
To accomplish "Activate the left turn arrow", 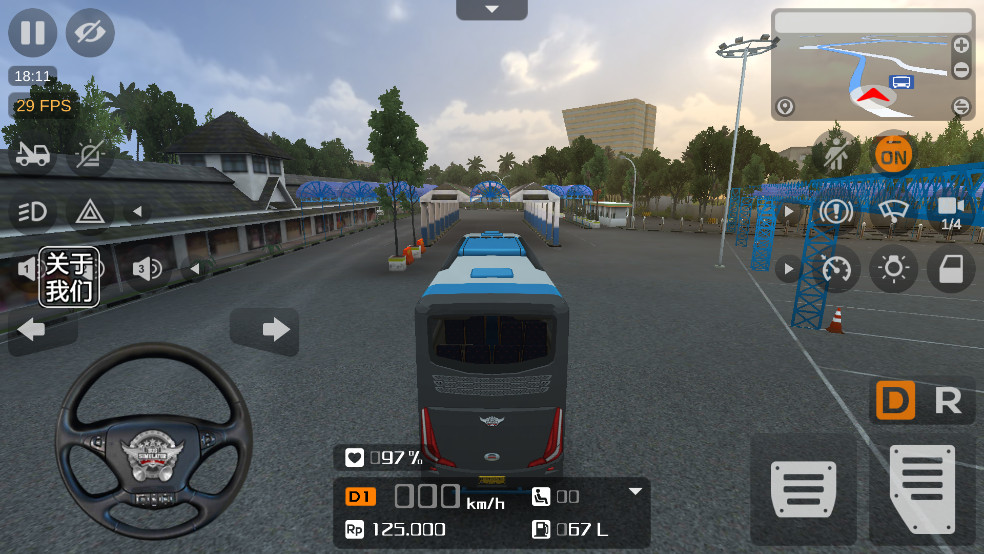I will tap(32, 329).
